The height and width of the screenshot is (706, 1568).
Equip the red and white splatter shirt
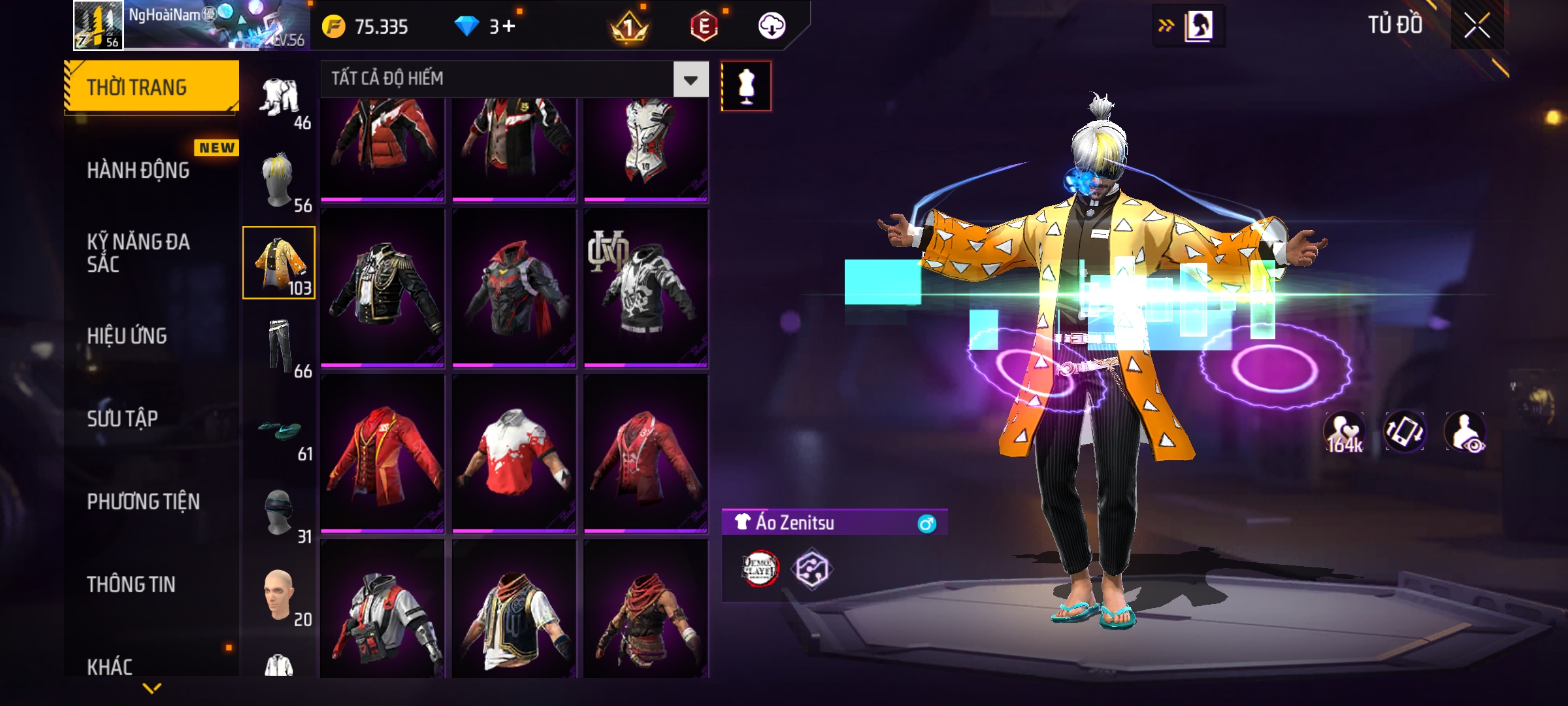pos(514,452)
